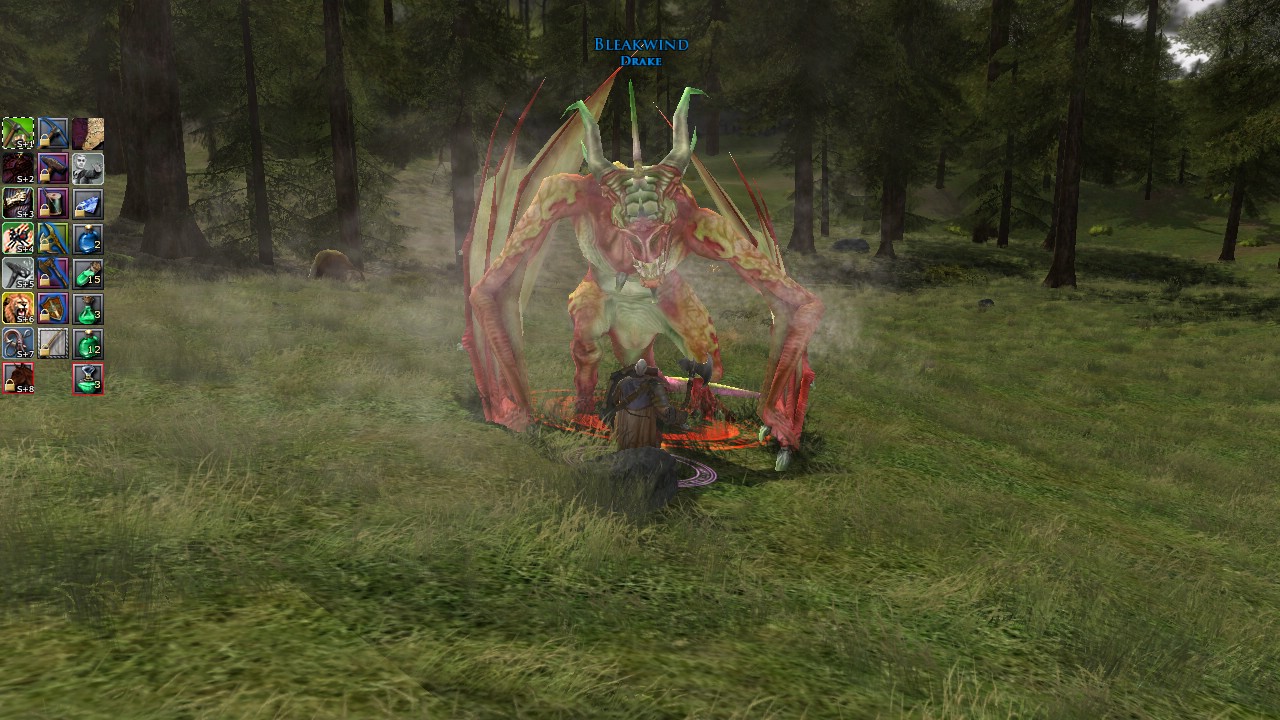Activate the spider skill labeled S+4
Viewport: 1280px width, 720px height.
(x=18, y=238)
